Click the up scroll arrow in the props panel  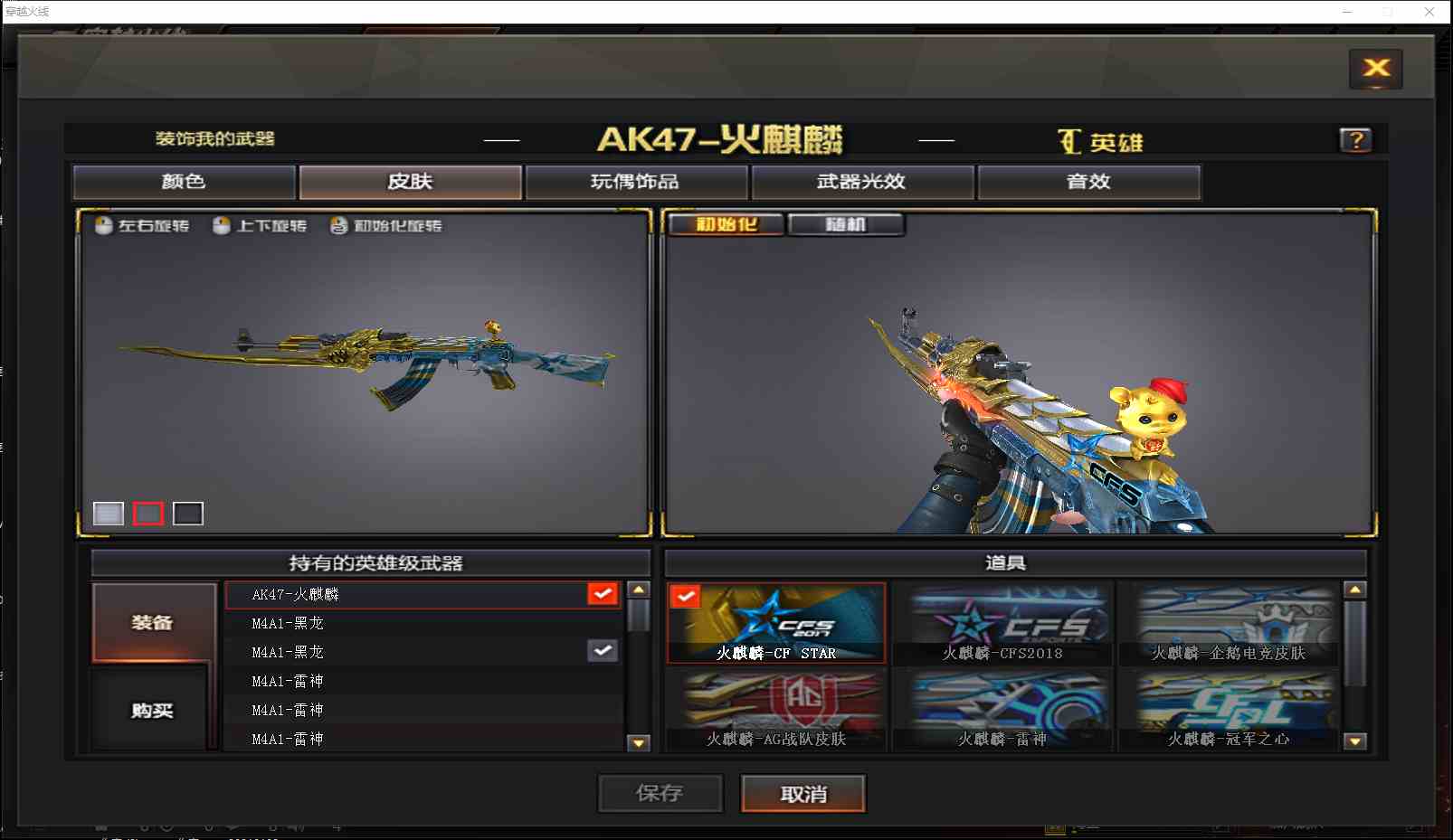click(x=1355, y=590)
